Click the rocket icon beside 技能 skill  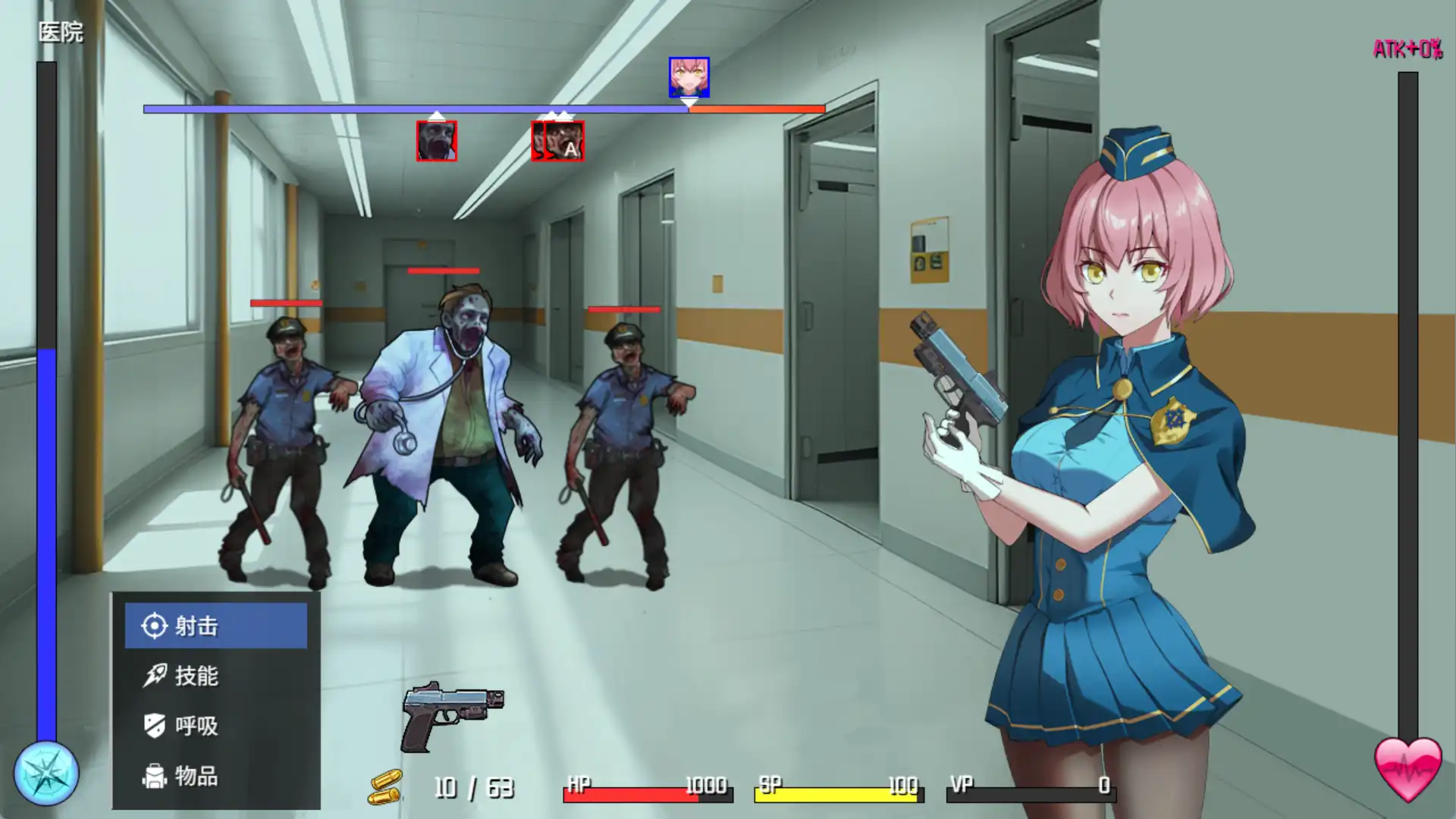155,677
